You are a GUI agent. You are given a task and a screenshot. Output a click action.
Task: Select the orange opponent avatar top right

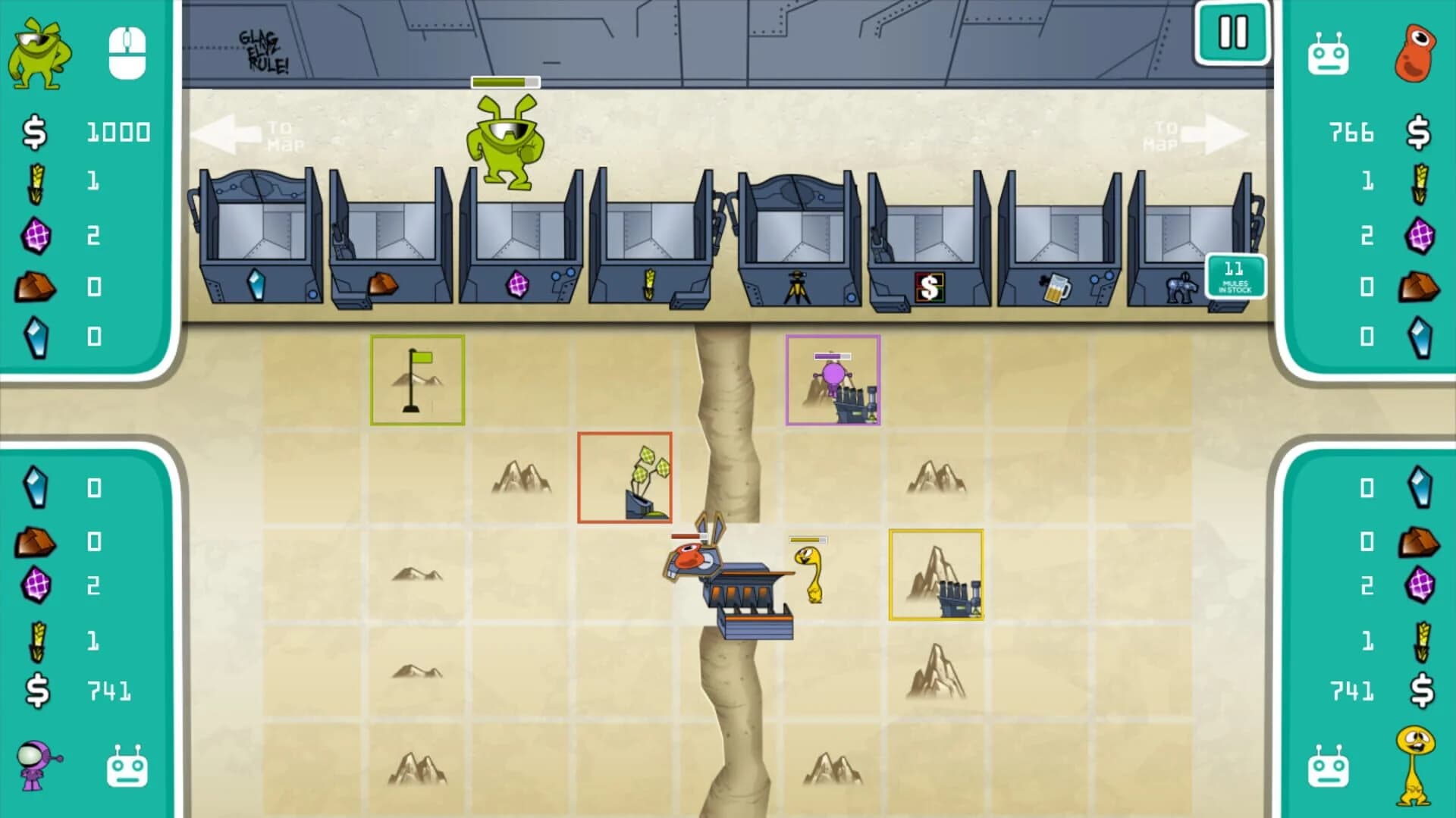point(1417,53)
